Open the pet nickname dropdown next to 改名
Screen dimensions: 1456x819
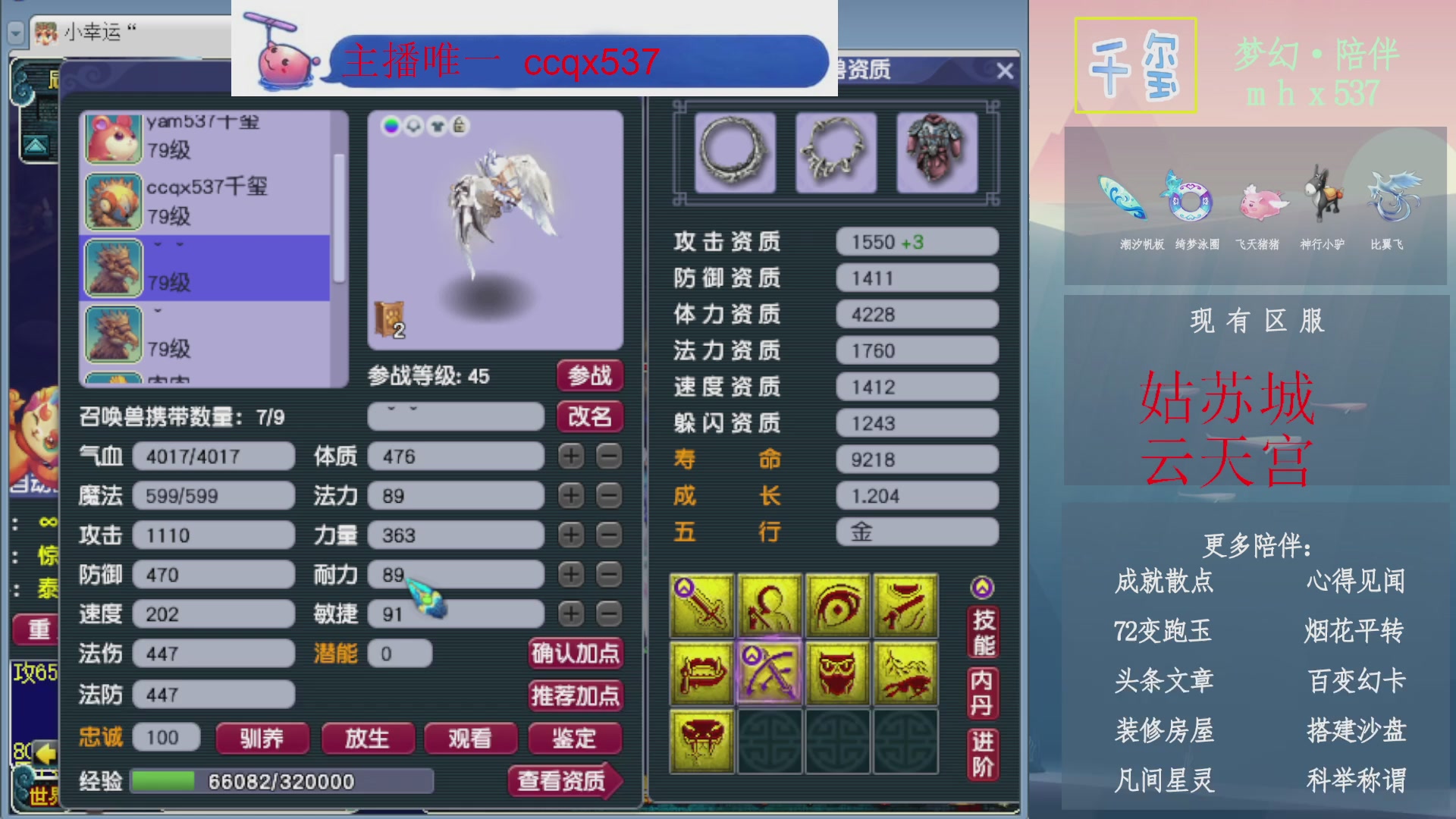455,416
